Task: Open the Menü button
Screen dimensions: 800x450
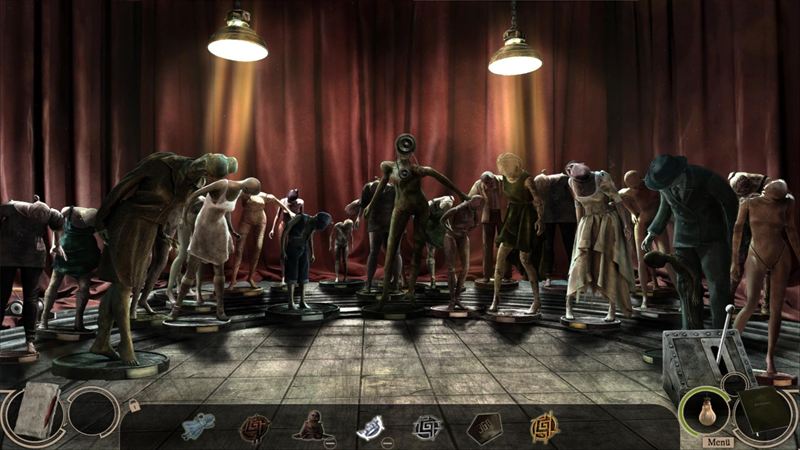Action: (716, 441)
